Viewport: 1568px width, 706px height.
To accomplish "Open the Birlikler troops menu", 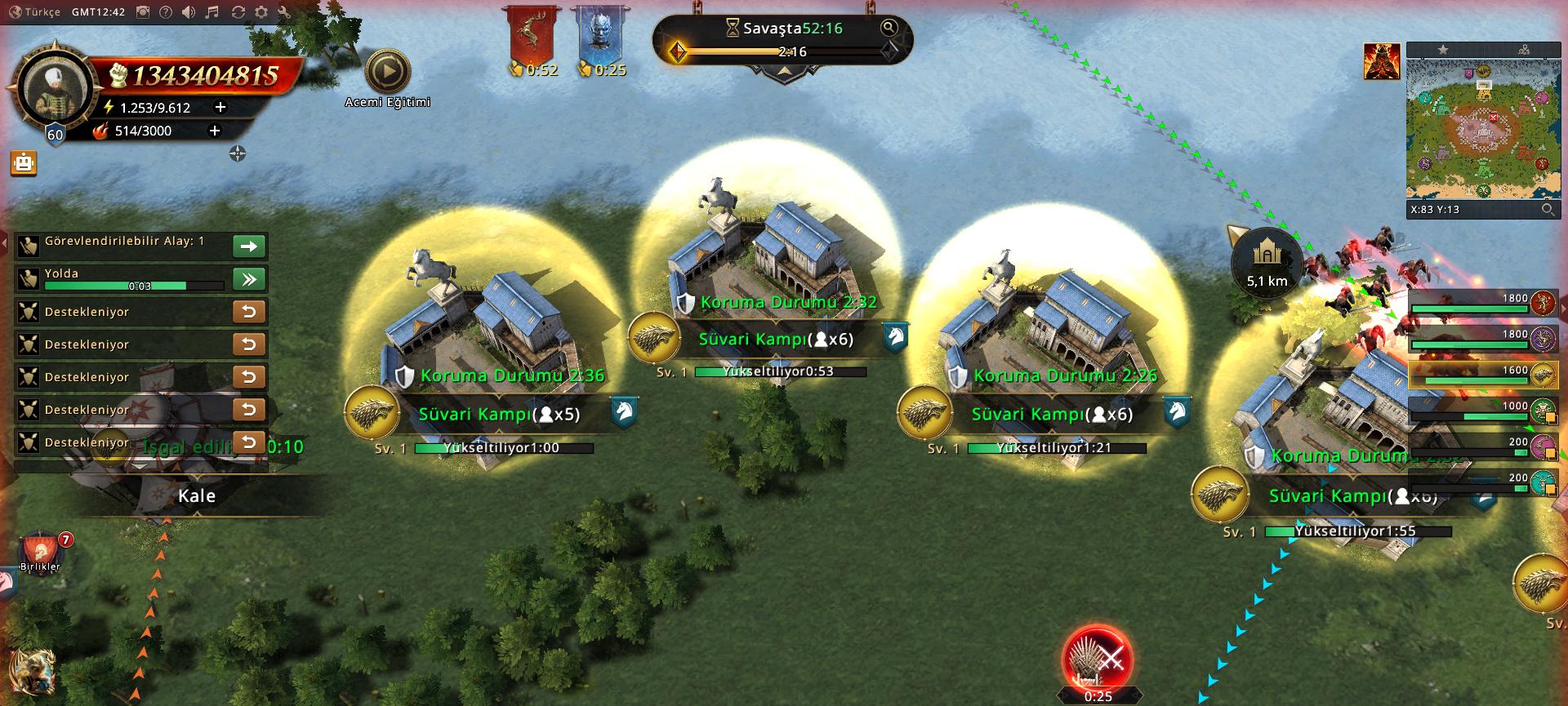I will 41,551.
